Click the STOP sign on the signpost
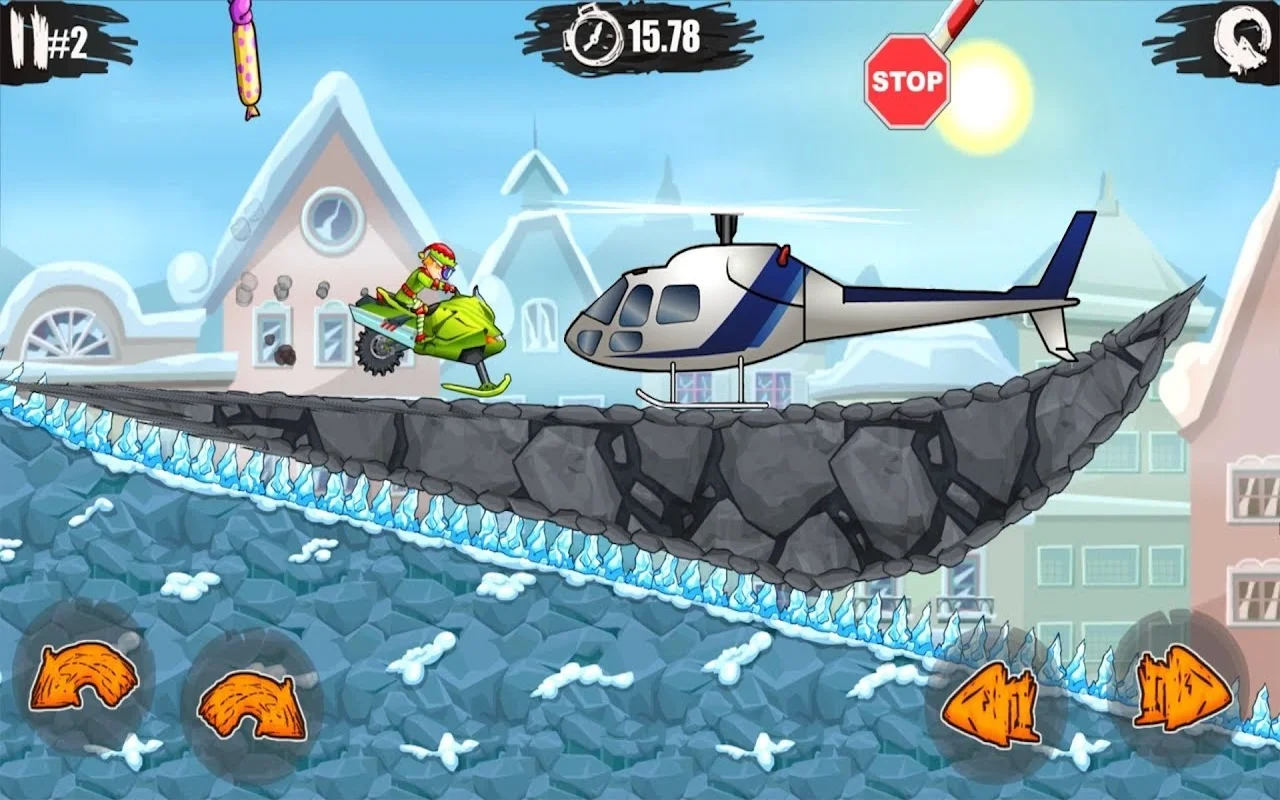This screenshot has height=800, width=1280. point(906,78)
